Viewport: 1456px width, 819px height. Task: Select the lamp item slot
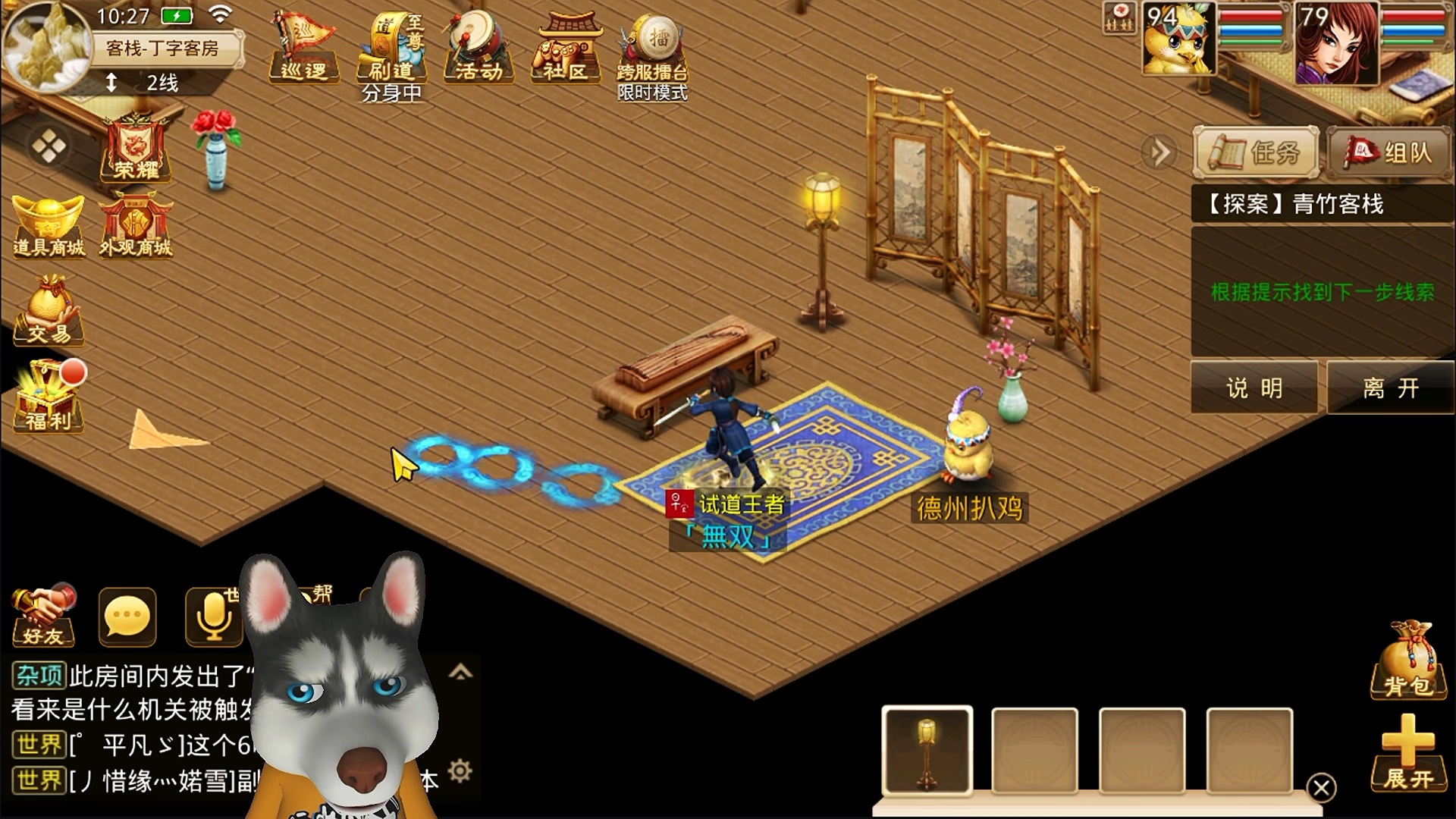(927, 751)
